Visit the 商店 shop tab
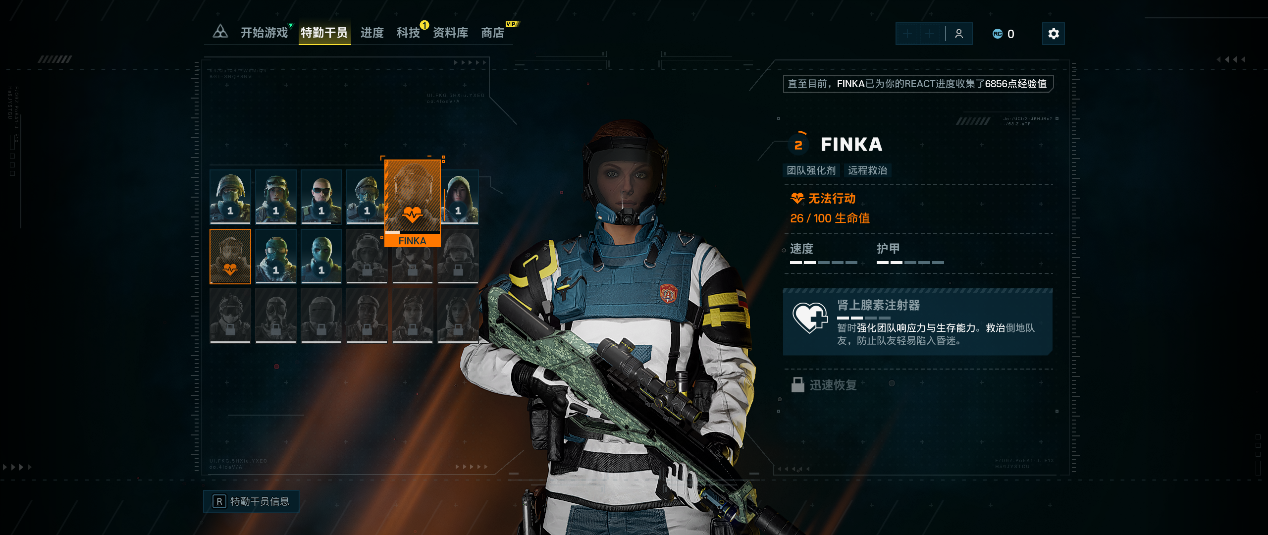The width and height of the screenshot is (1268, 535). [x=493, y=33]
